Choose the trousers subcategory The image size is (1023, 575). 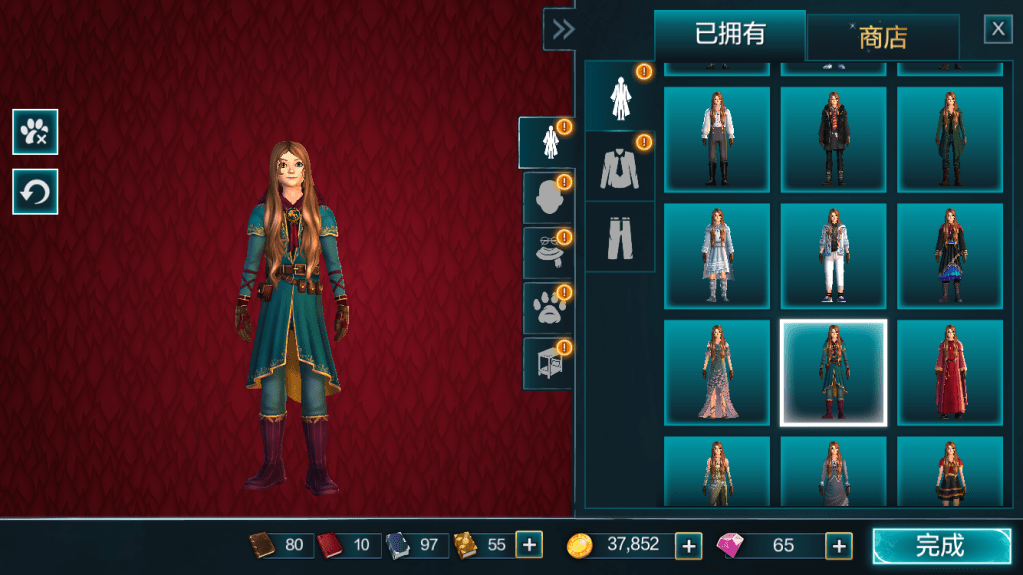[619, 236]
